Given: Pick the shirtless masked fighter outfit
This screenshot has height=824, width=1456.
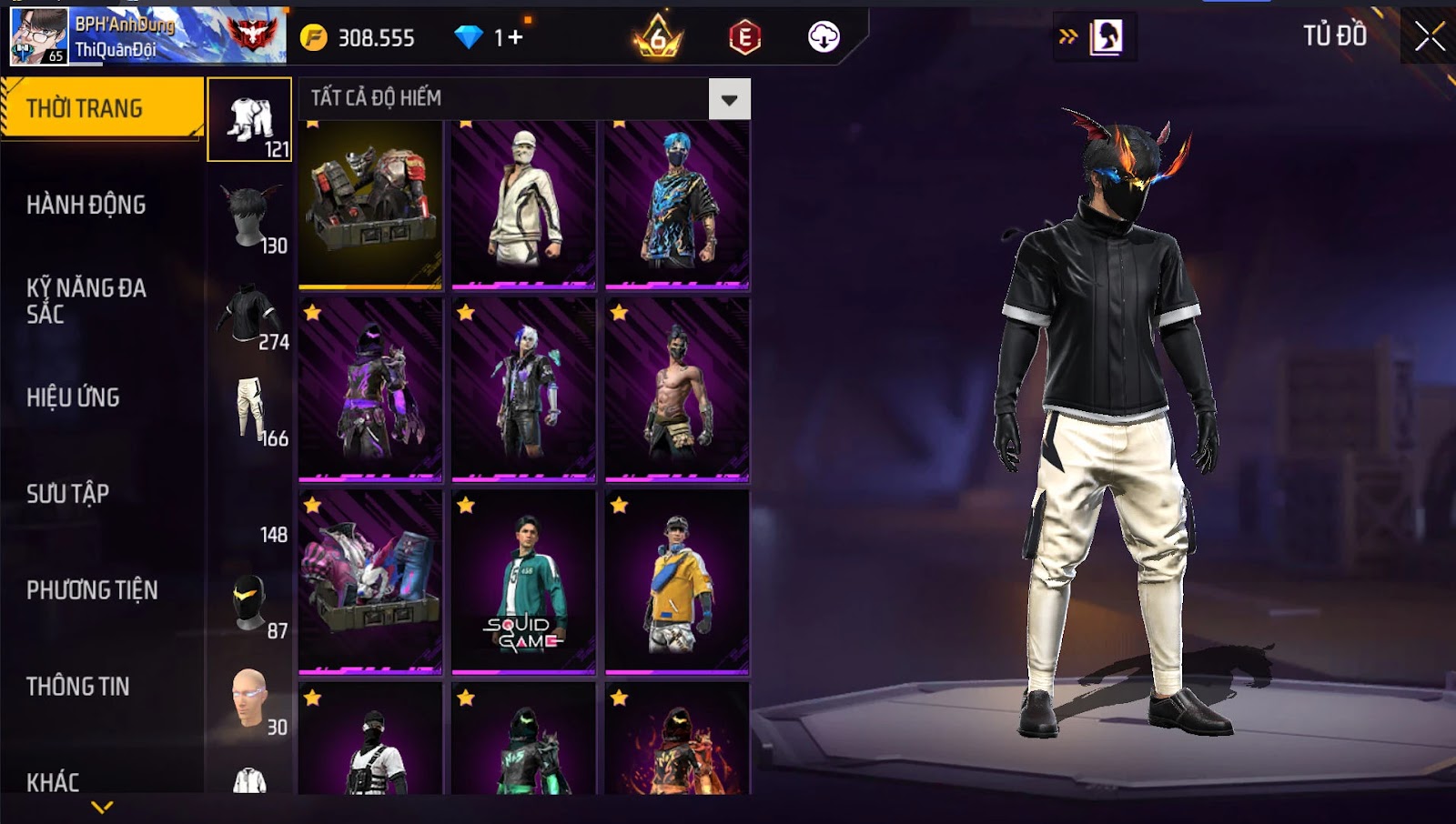Looking at the screenshot, I should coord(677,389).
